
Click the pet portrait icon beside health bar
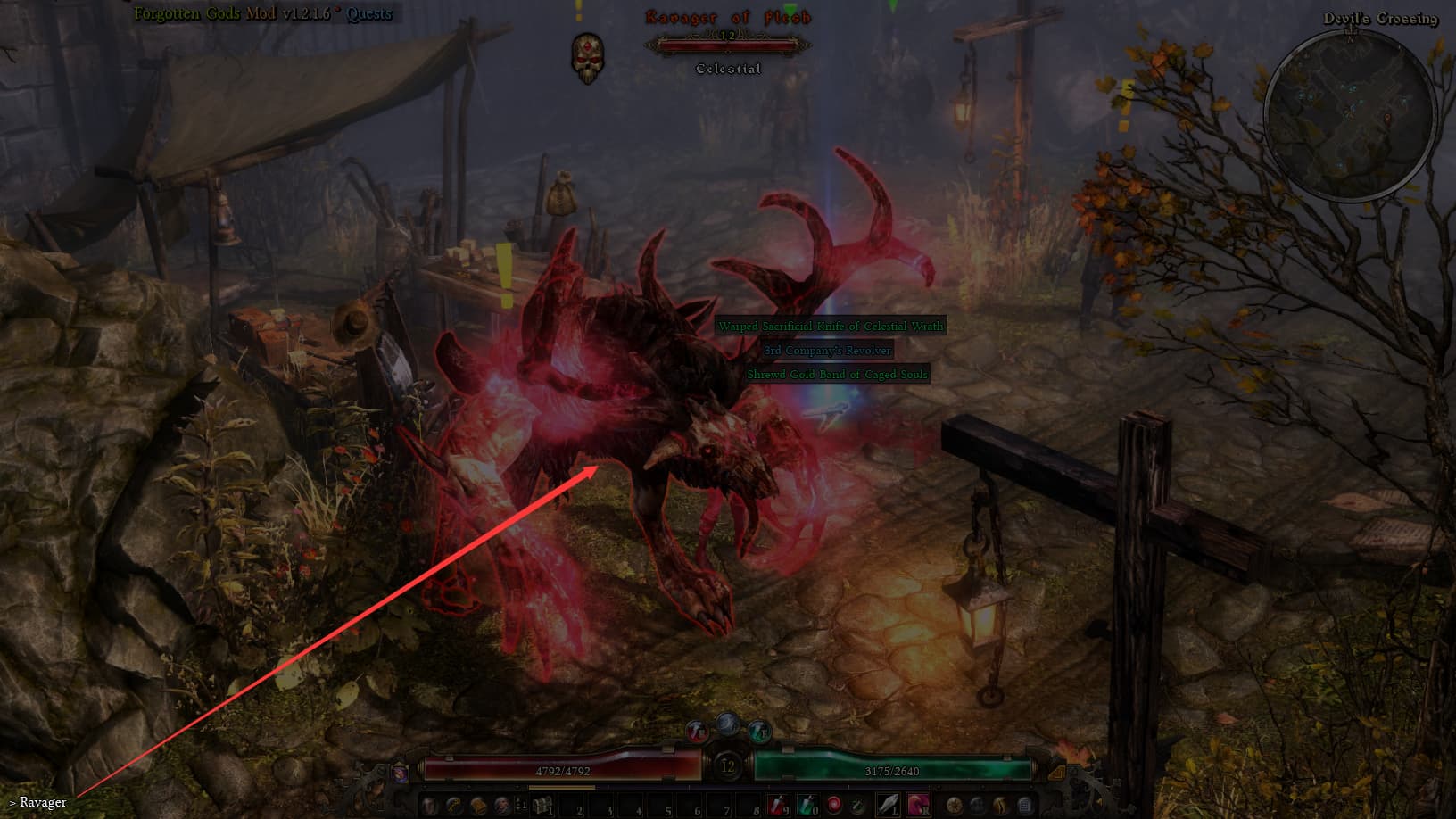(401, 772)
